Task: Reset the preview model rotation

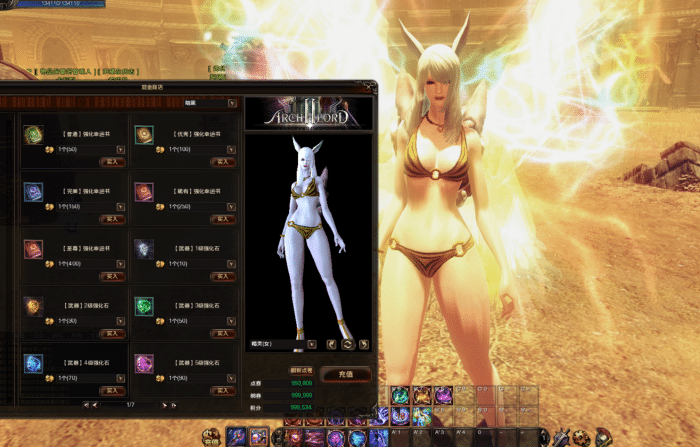Action: [x=347, y=344]
